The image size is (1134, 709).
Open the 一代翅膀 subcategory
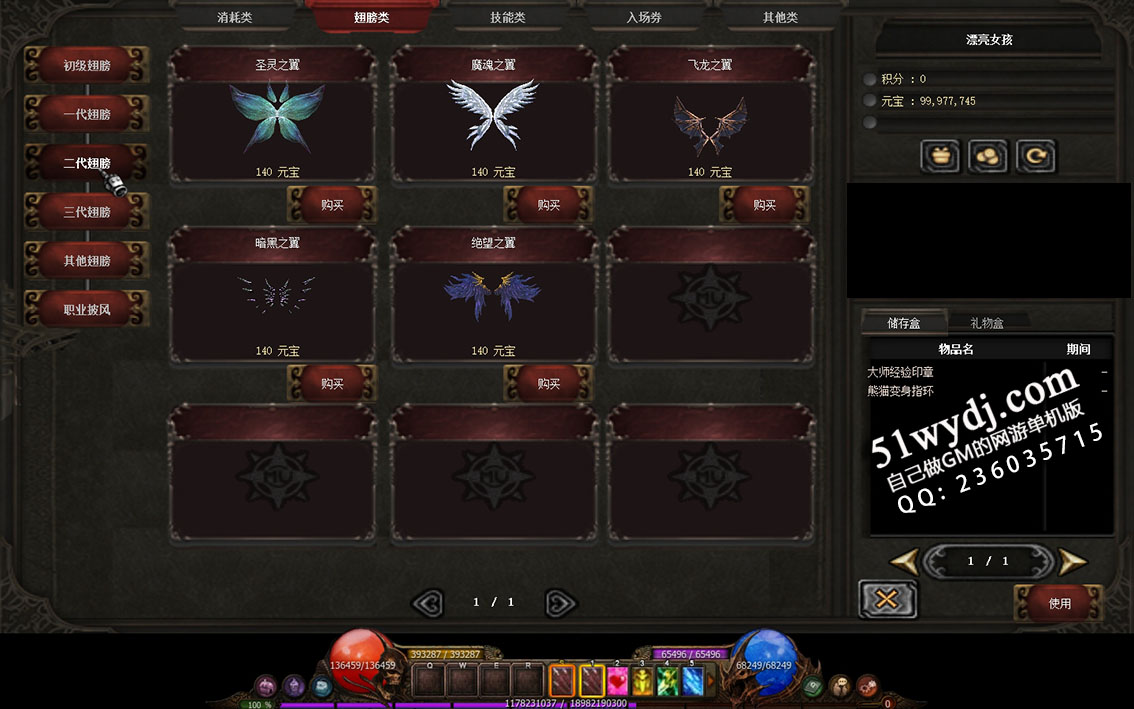(x=87, y=115)
